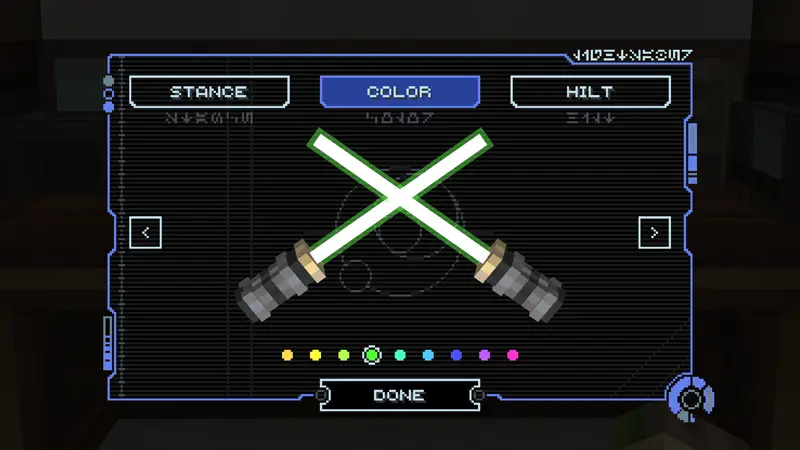This screenshot has height=450, width=800.
Task: Click the right arrow button
Action: coord(654,233)
